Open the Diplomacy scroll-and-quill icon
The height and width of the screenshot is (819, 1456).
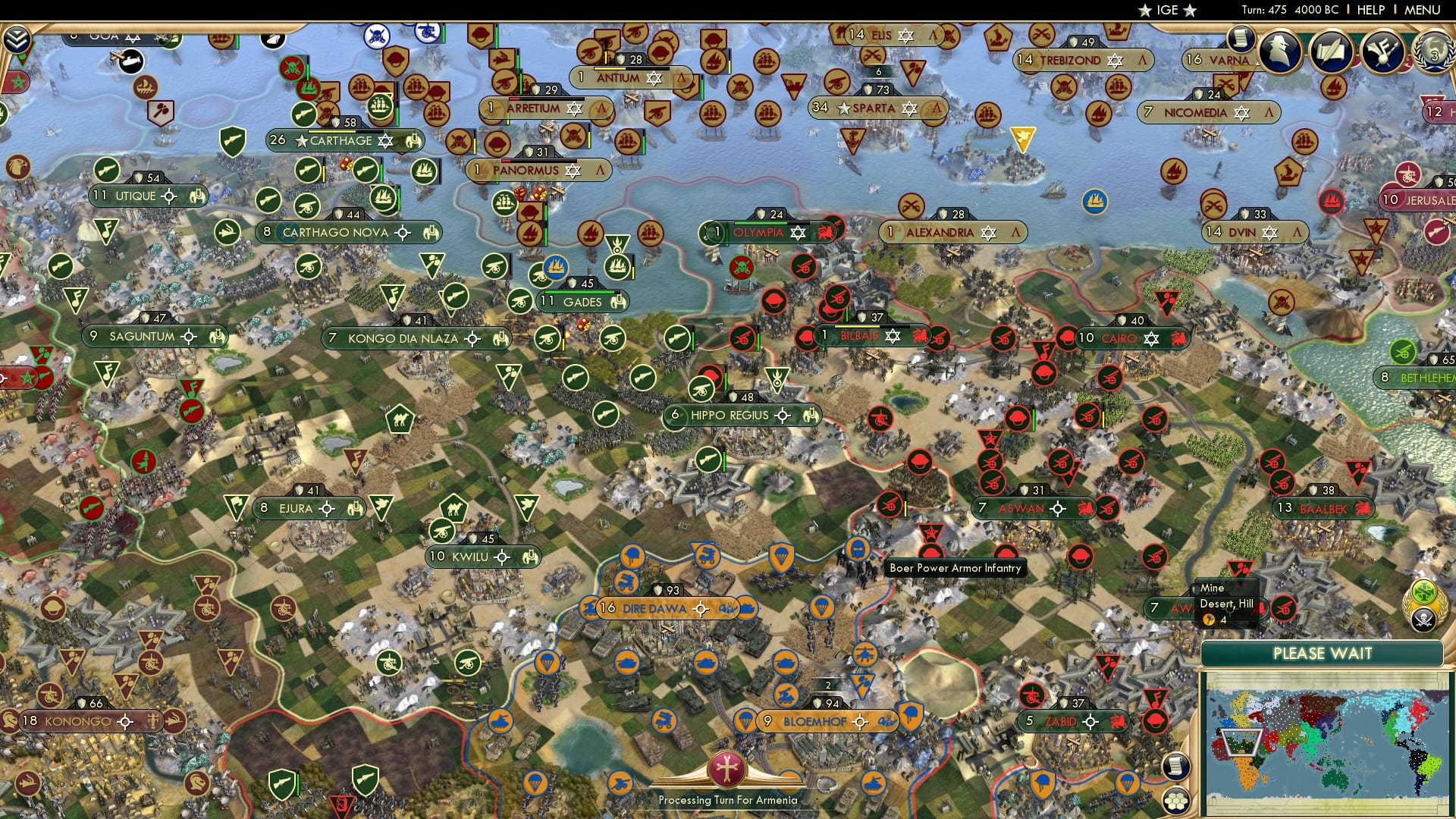[1332, 51]
